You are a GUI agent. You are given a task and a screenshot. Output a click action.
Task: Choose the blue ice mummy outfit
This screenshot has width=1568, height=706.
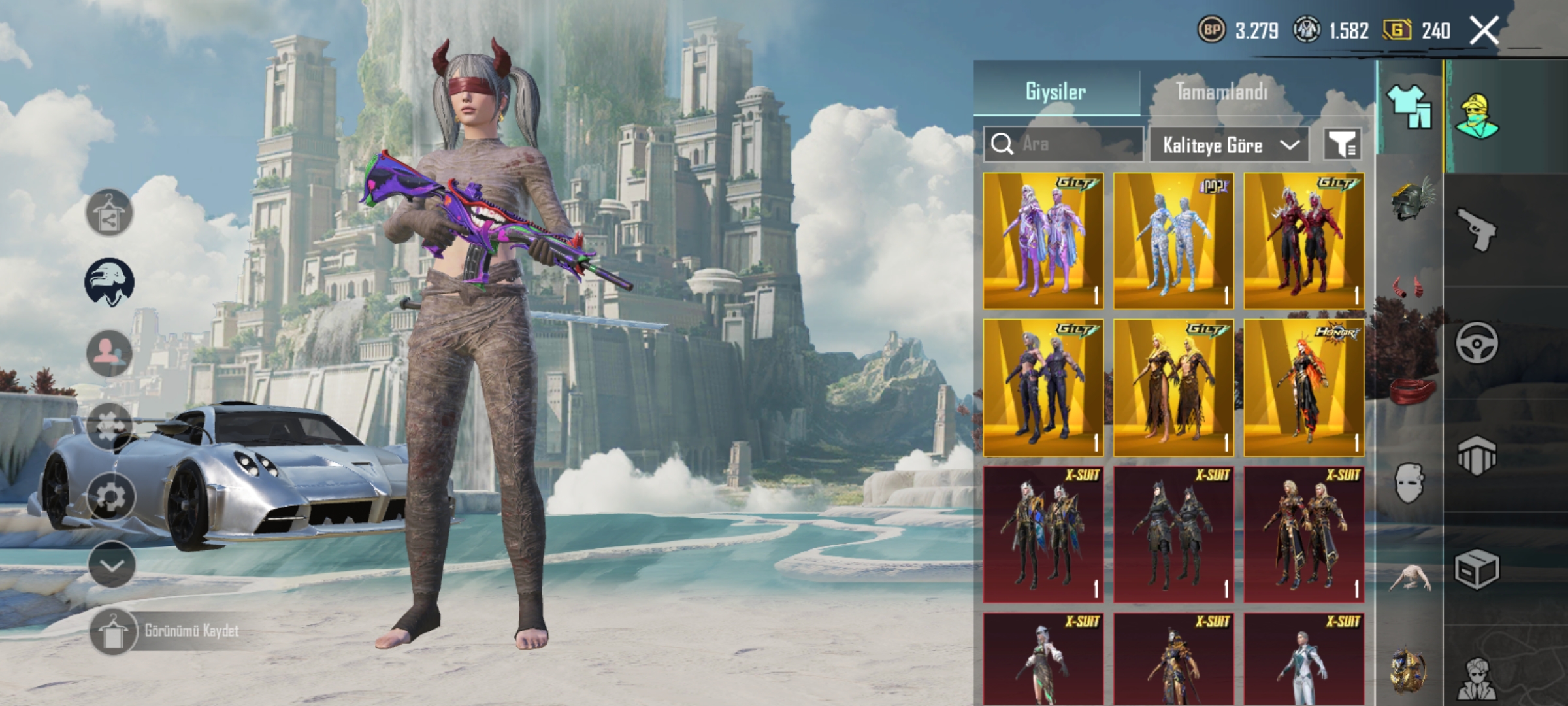pos(1173,241)
